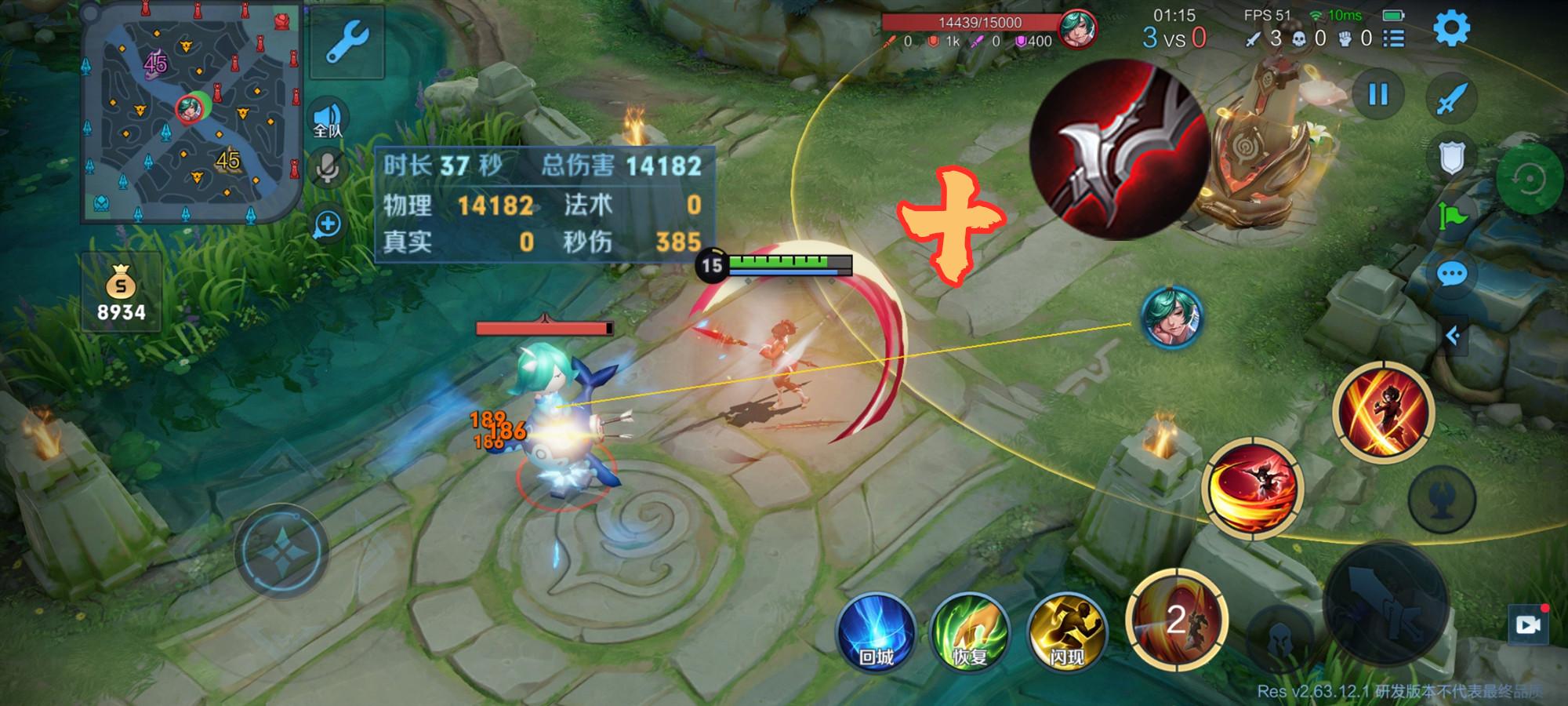Target the enemy hero portrait
This screenshot has height=706, width=1568.
pyautogui.click(x=1171, y=317)
